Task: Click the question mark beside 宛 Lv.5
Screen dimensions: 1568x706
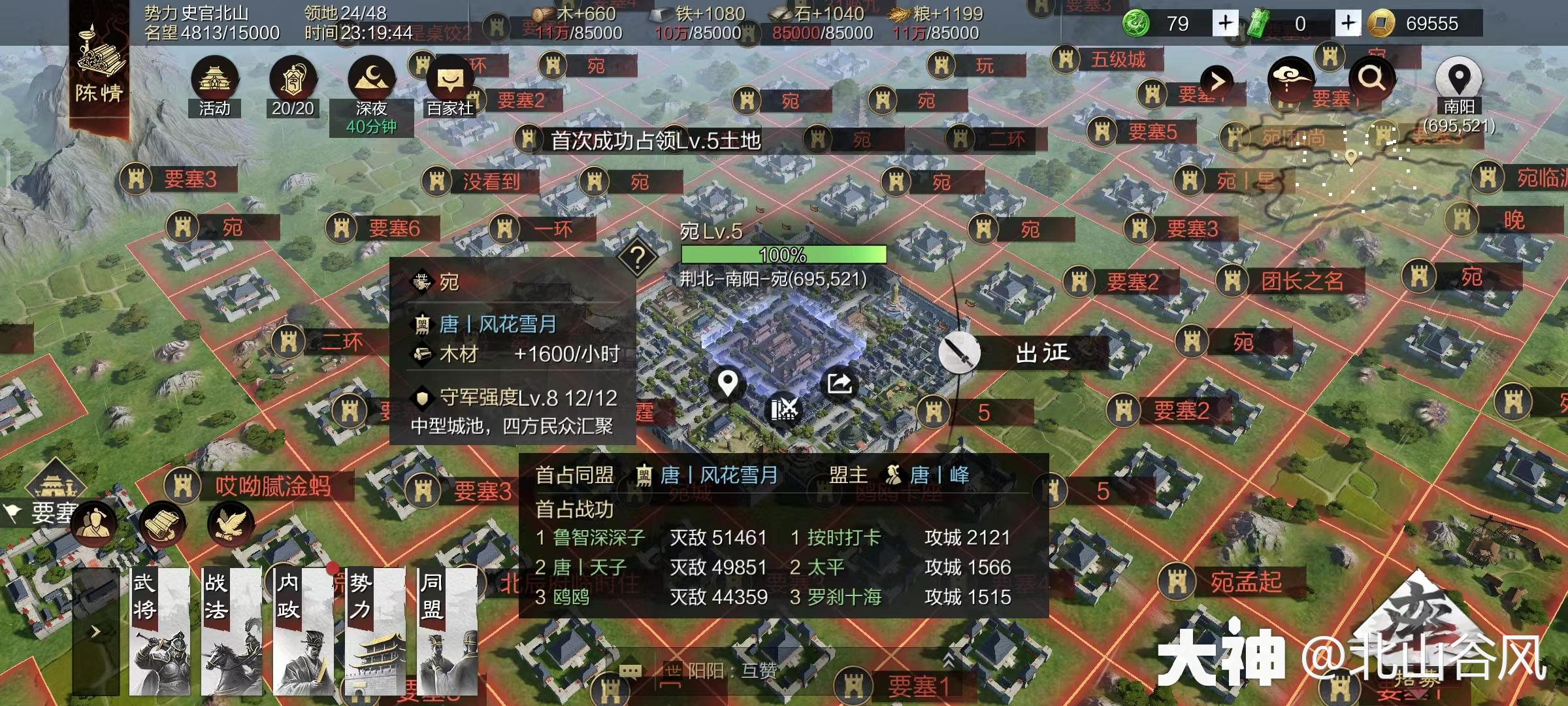Action: coord(638,258)
